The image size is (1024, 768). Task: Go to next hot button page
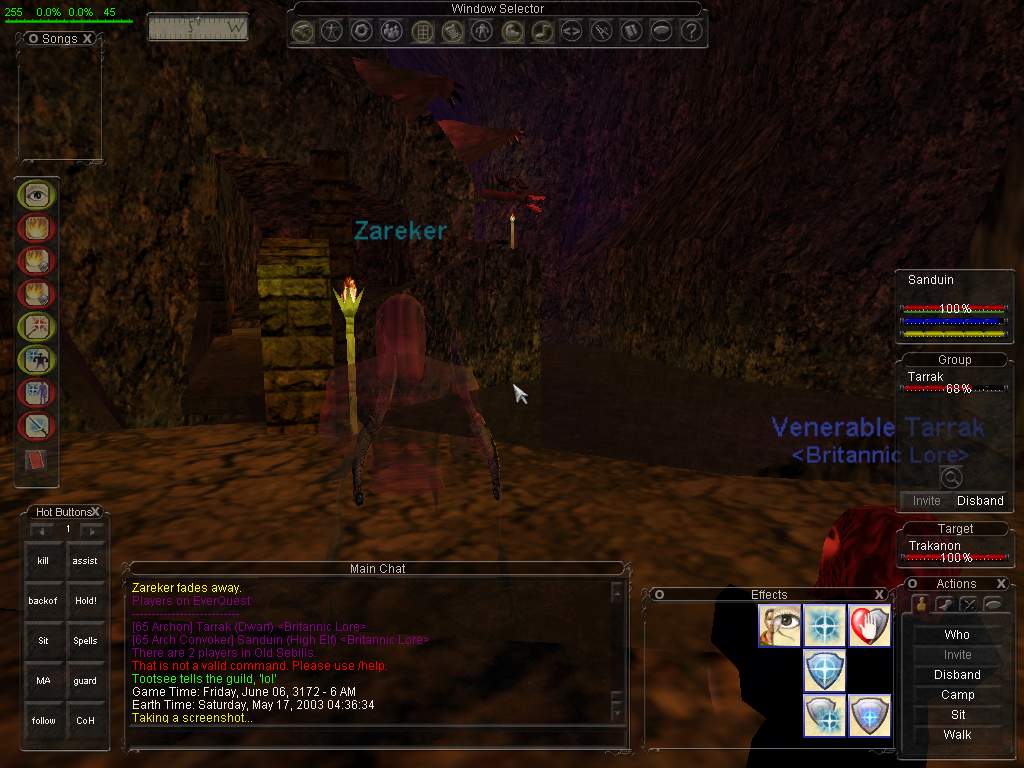(x=92, y=530)
